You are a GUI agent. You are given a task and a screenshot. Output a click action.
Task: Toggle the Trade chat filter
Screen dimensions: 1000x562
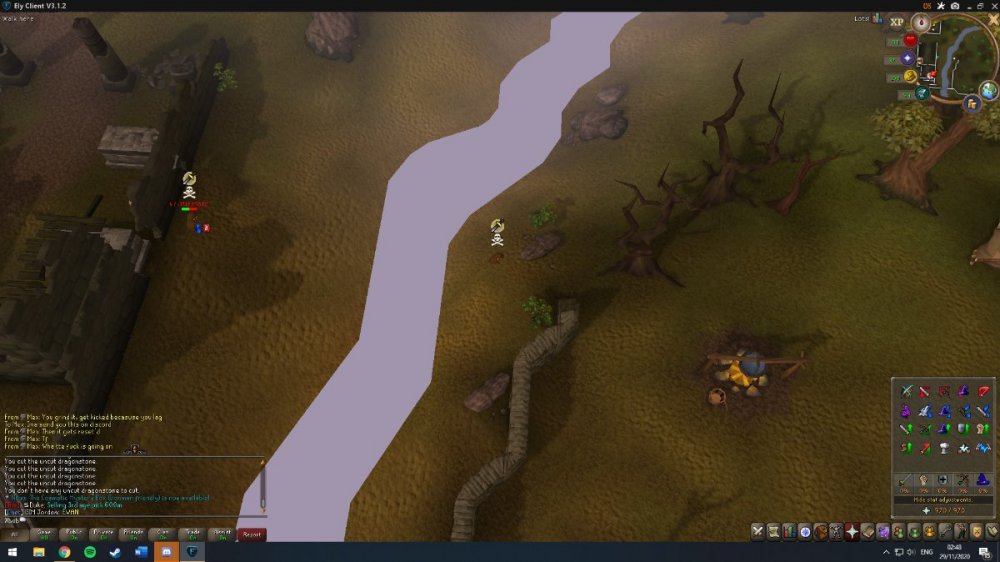(x=192, y=534)
